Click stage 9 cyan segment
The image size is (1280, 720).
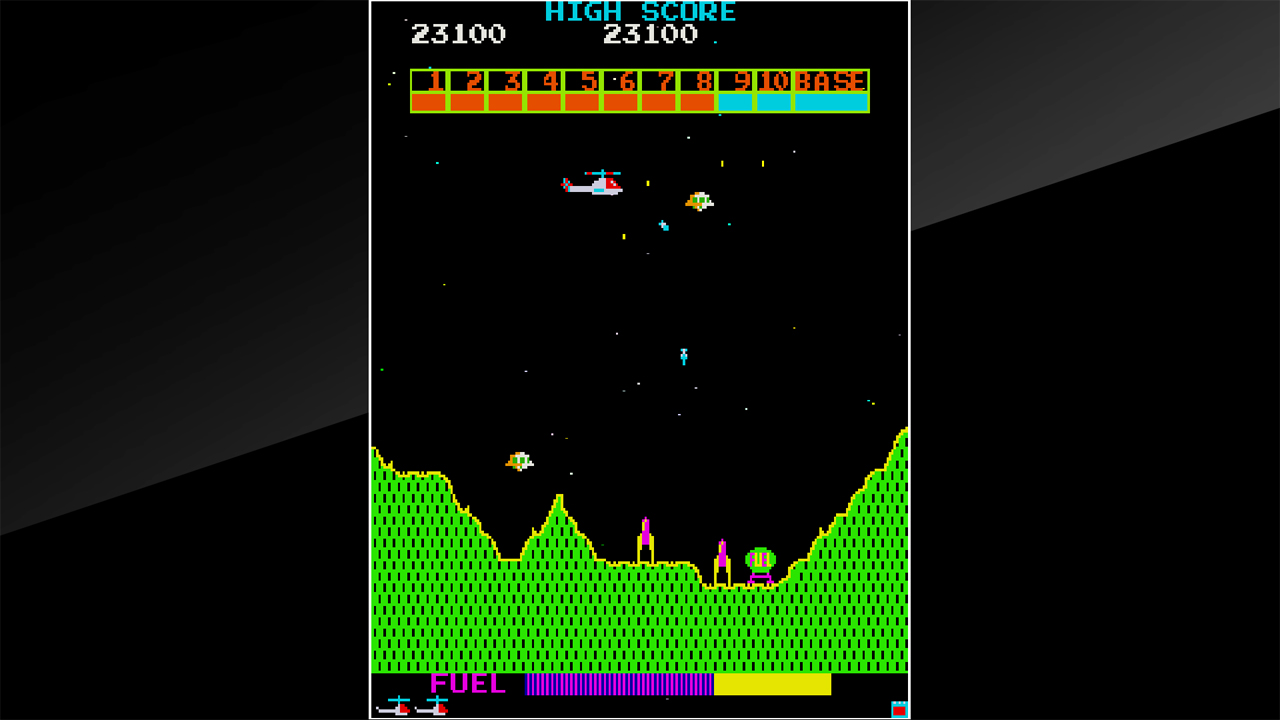pos(737,100)
